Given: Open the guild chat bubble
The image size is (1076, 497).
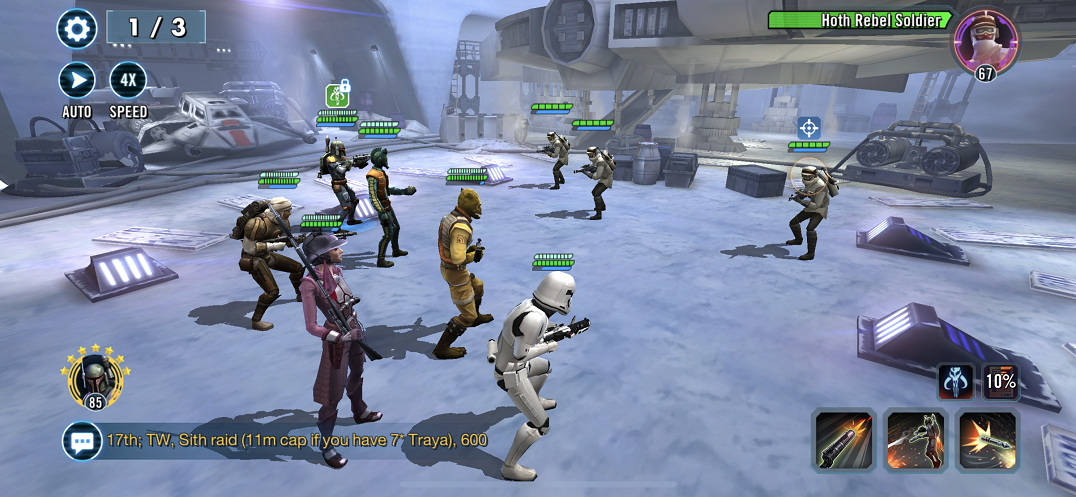Looking at the screenshot, I should click(80, 440).
